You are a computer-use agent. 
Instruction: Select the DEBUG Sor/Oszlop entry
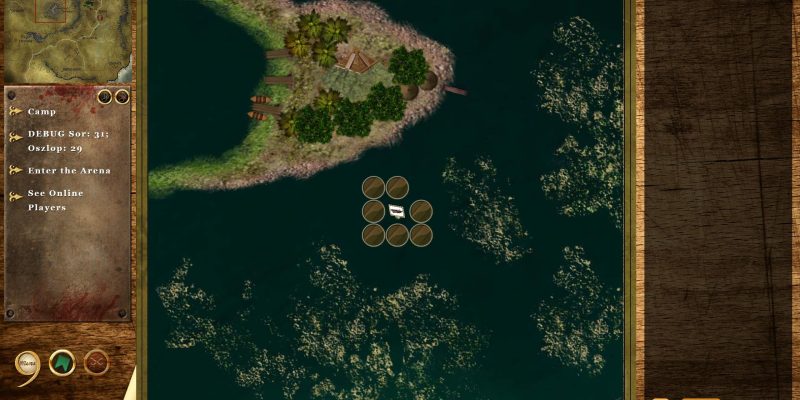[x=60, y=142]
